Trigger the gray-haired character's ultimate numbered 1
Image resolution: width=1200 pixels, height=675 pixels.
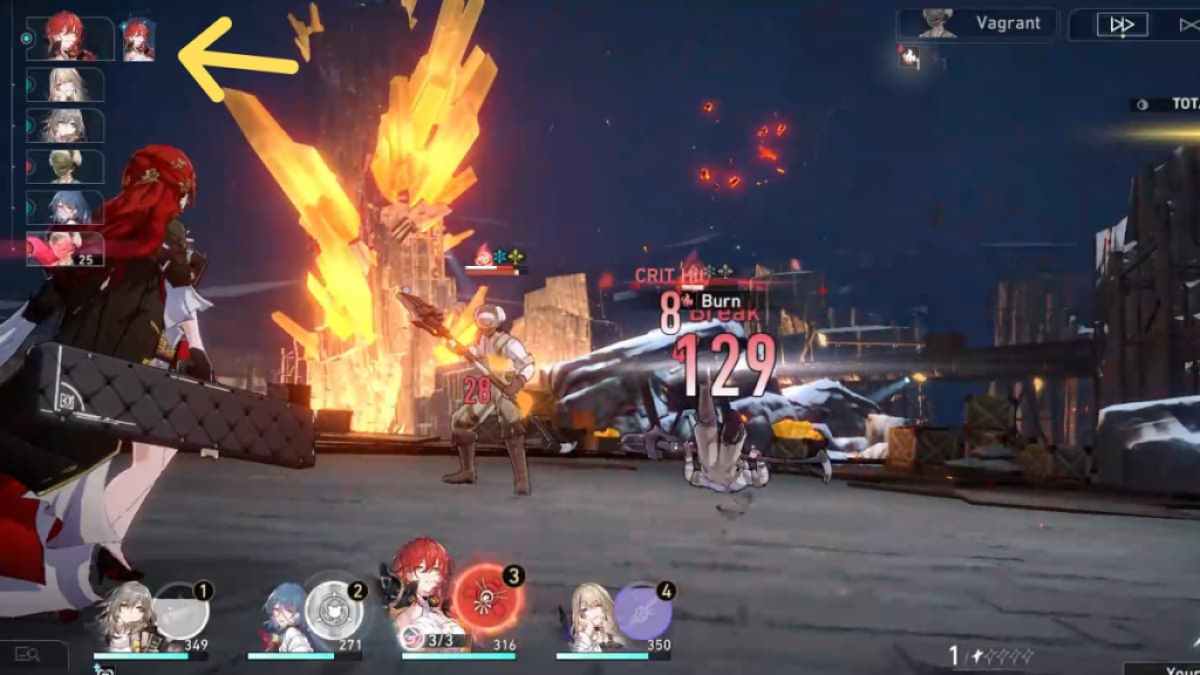(179, 611)
